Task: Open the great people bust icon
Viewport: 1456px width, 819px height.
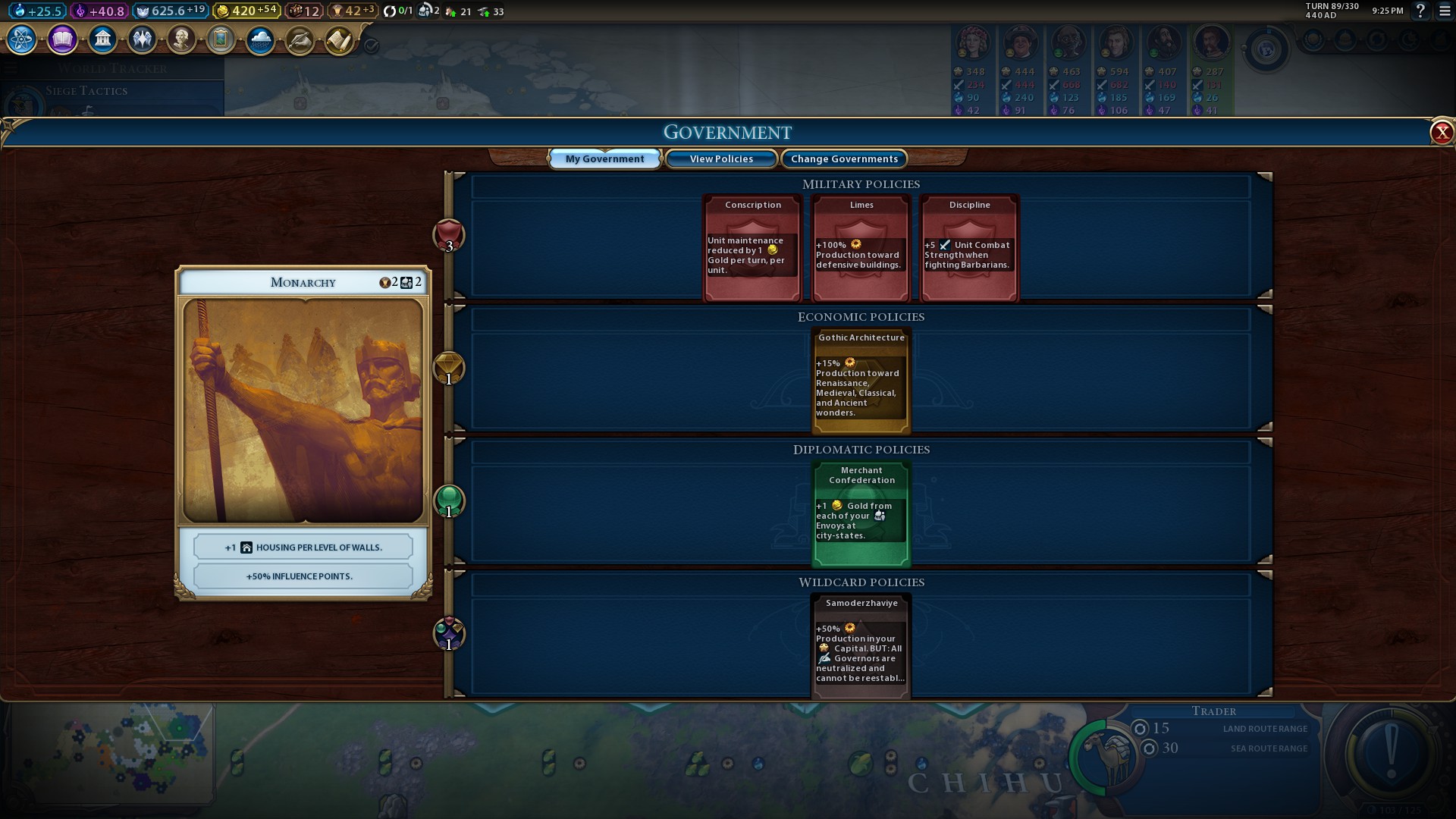Action: 181,39
